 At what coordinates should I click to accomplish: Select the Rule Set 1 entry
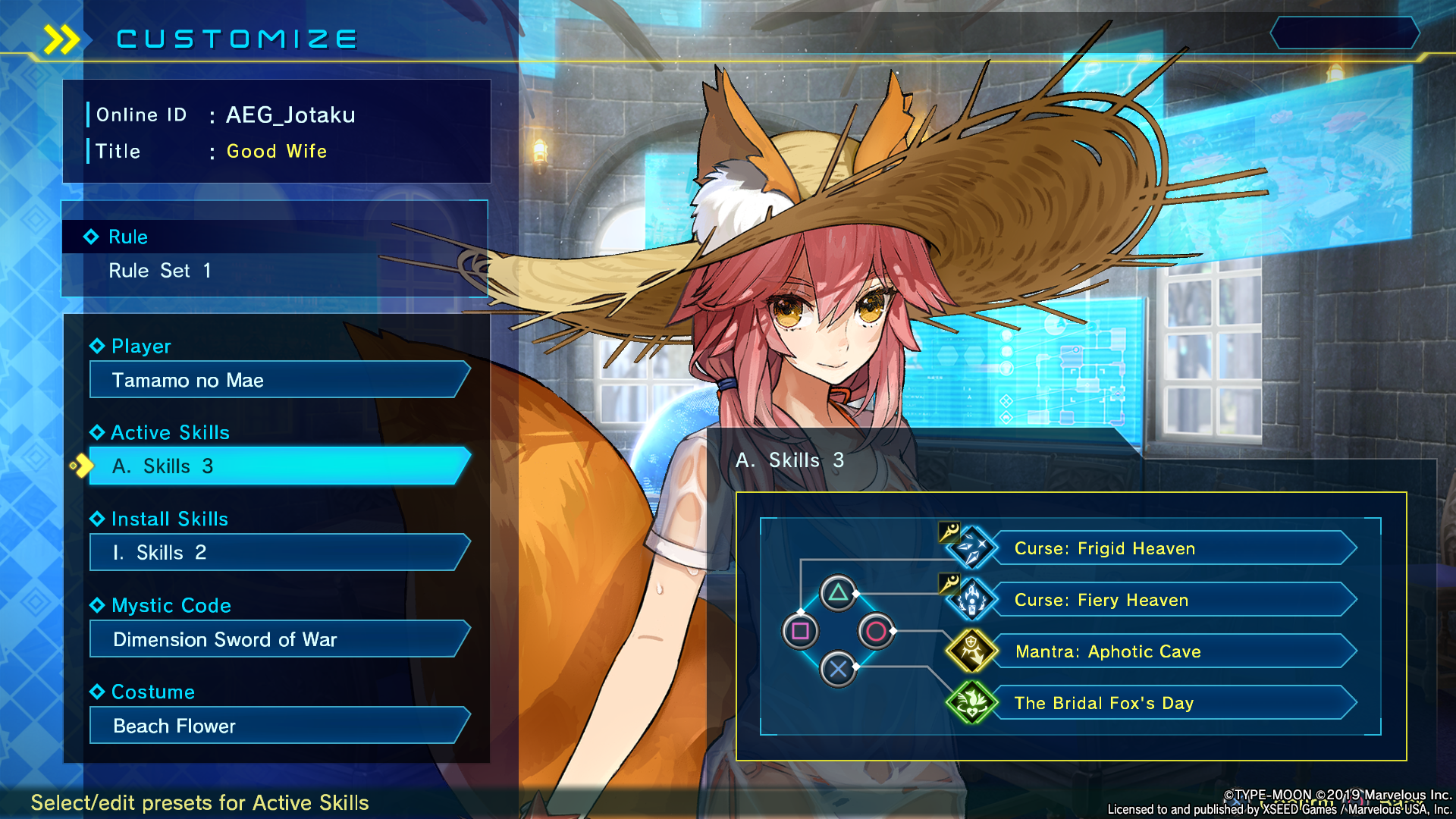[160, 271]
